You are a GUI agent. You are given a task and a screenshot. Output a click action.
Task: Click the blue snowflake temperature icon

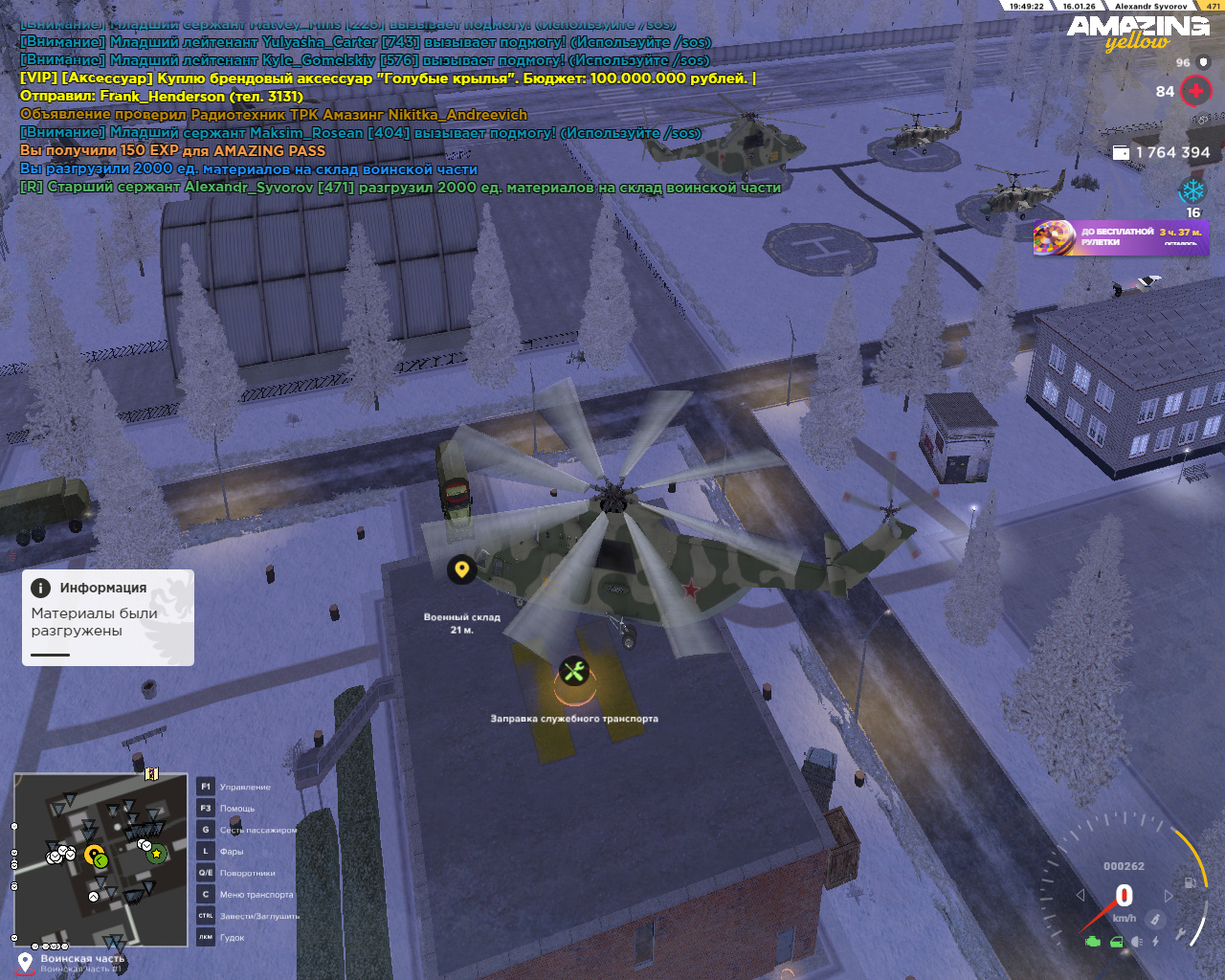[1192, 190]
